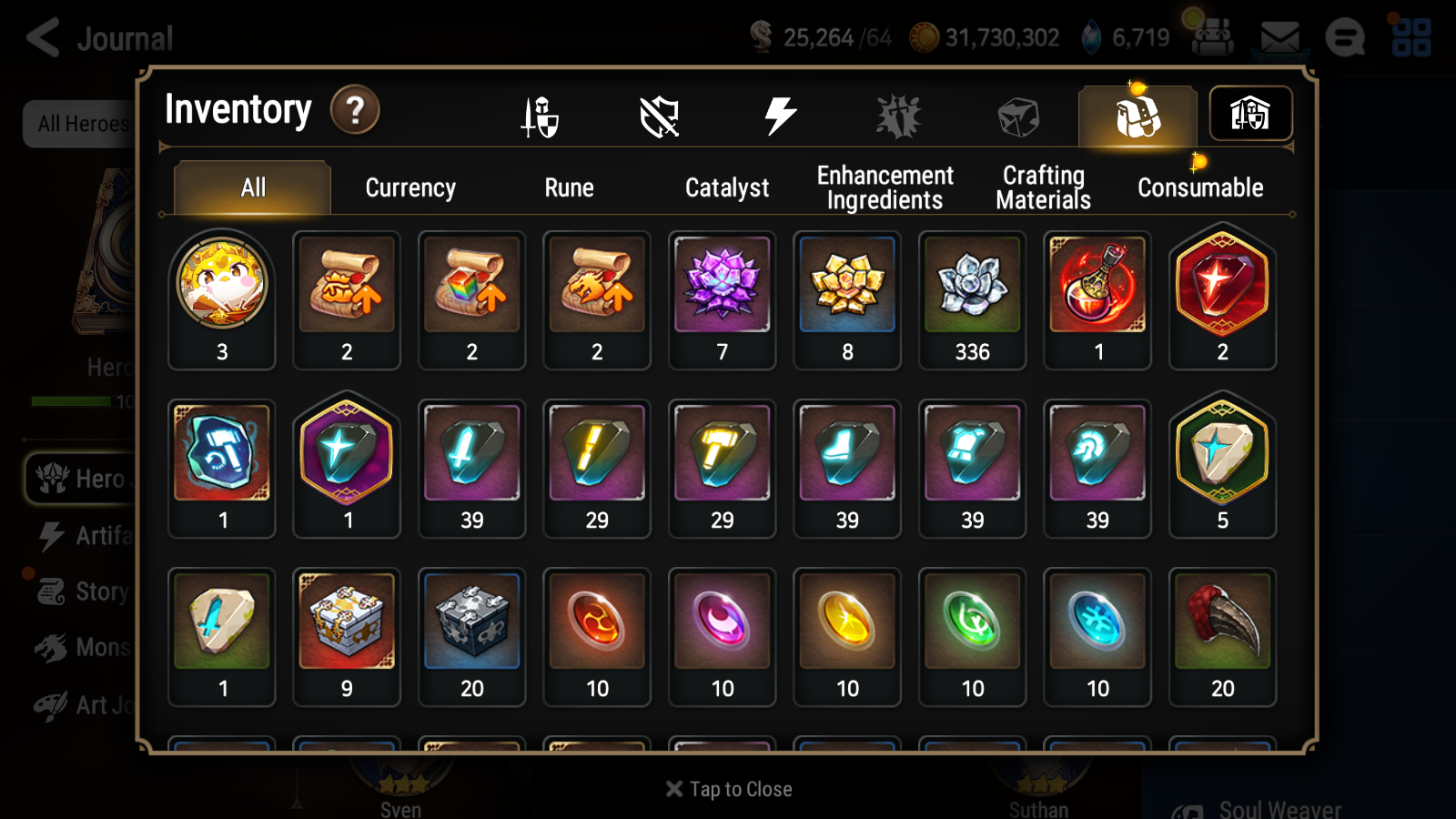Open the exclusive equipment burst icon
The image size is (1456, 819).
899,115
